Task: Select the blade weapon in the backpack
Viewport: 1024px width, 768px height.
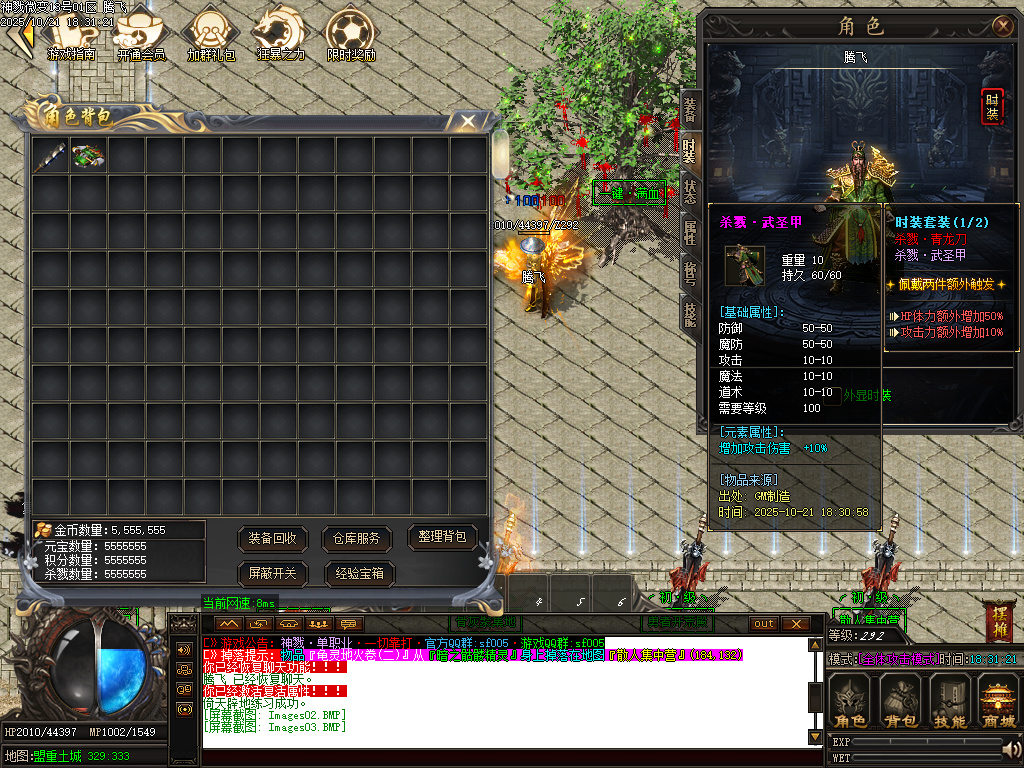Action: [x=50, y=156]
